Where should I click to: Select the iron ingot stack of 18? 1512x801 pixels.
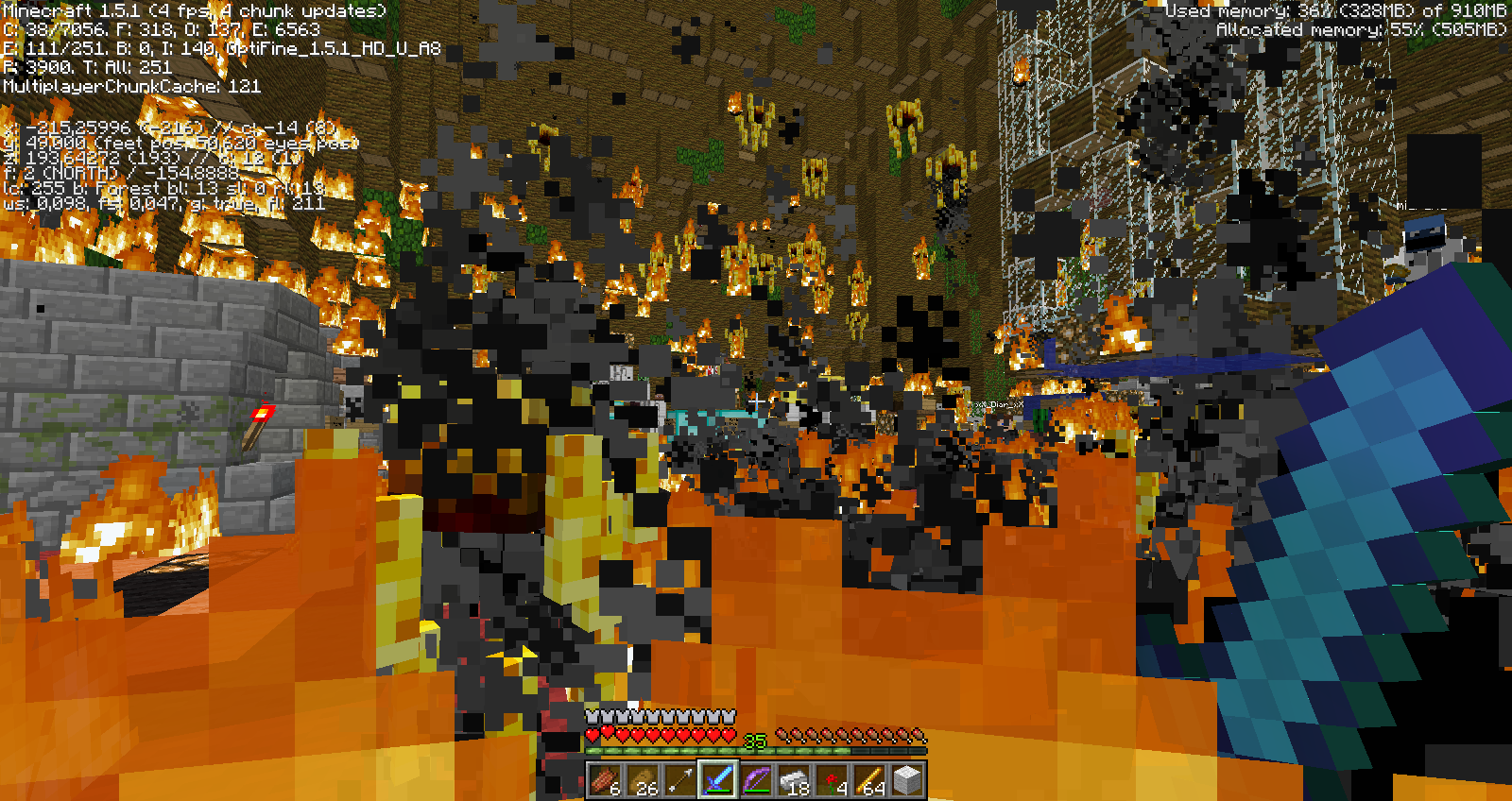tap(793, 780)
